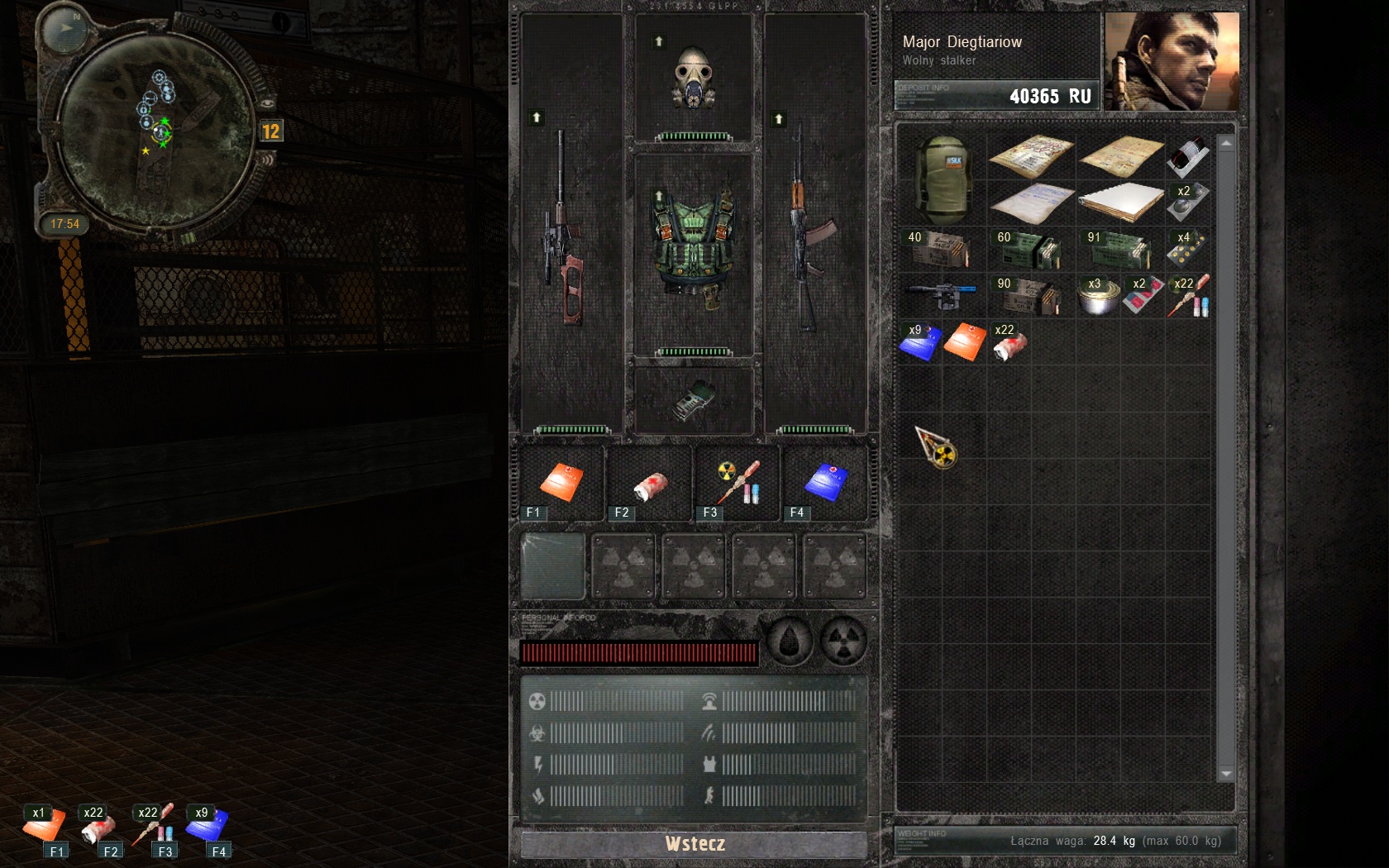The width and height of the screenshot is (1389, 868).
Task: Select the x4 yellow pills blister
Action: pos(1187,248)
